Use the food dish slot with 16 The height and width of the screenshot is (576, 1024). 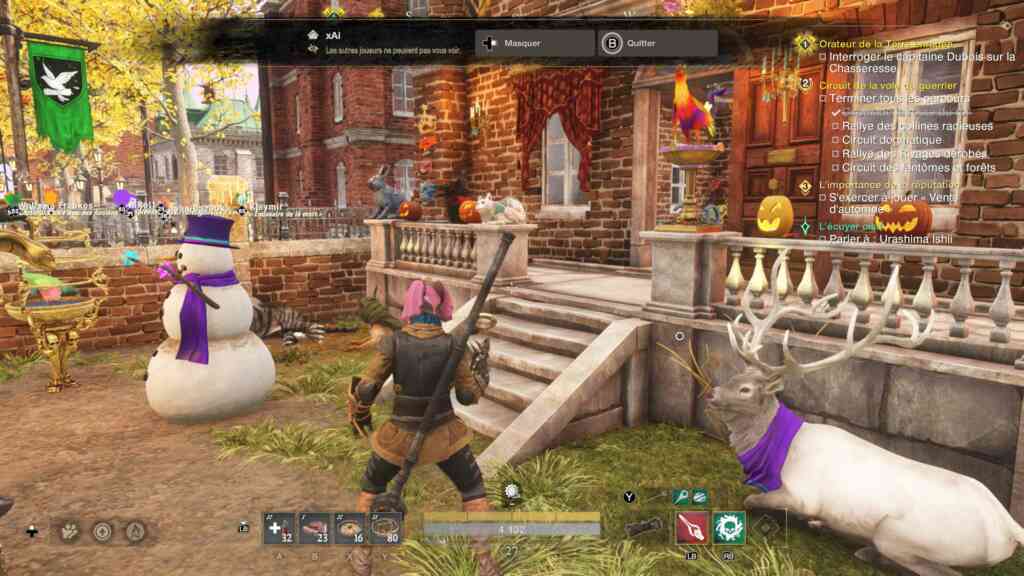(x=350, y=528)
